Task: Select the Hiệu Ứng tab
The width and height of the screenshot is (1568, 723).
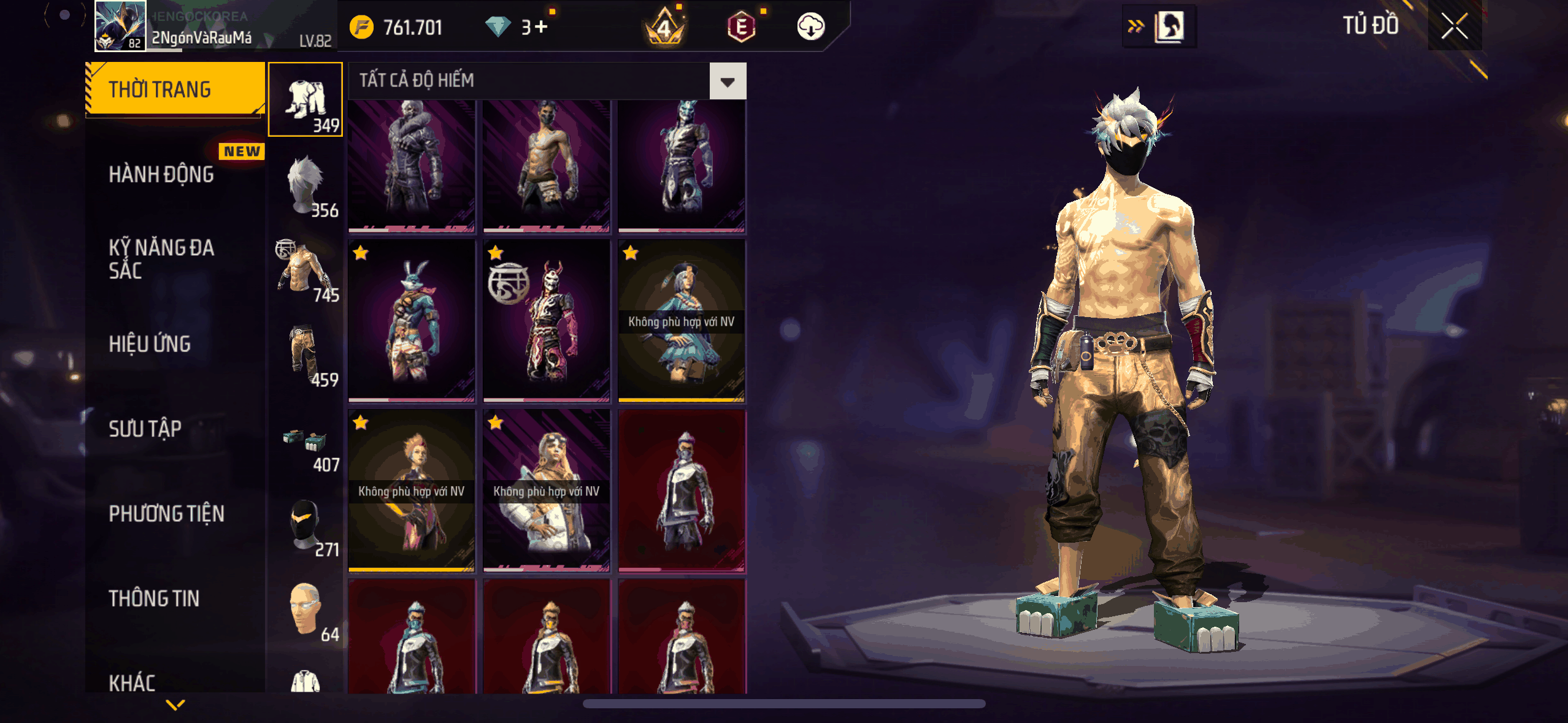Action: tap(150, 344)
